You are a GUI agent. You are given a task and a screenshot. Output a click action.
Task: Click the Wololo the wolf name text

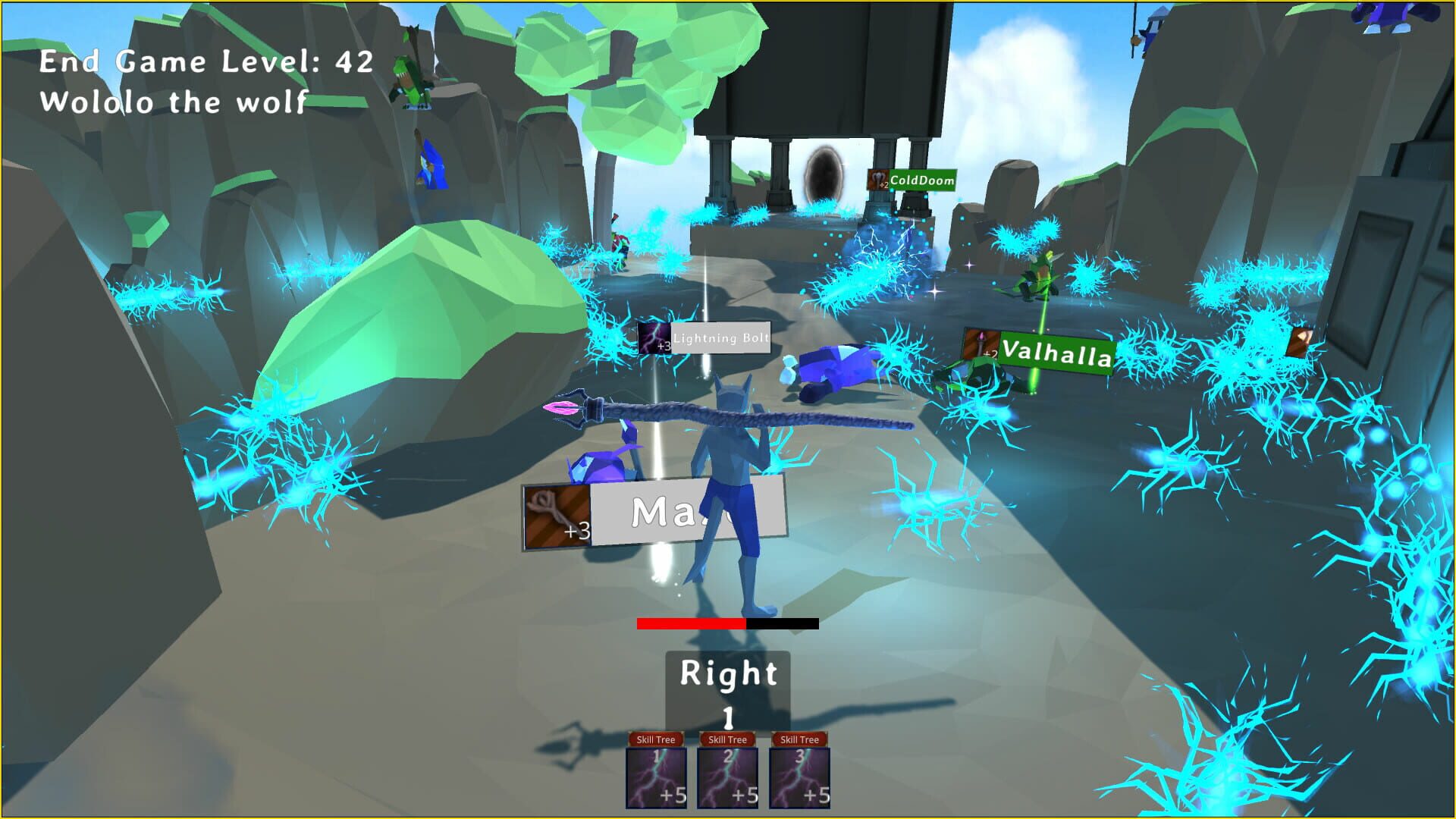(x=174, y=102)
